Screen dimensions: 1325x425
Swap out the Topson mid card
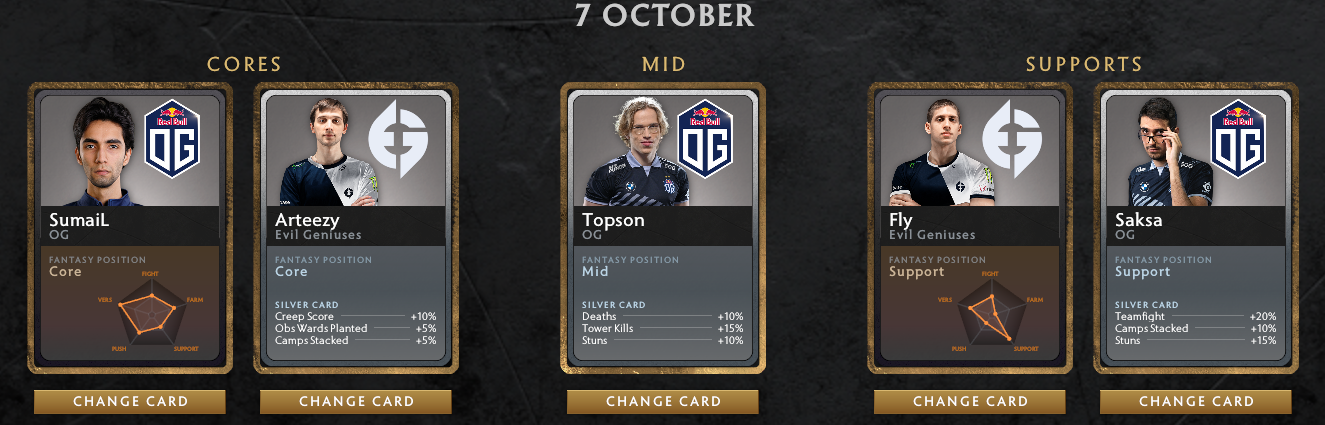click(x=663, y=401)
